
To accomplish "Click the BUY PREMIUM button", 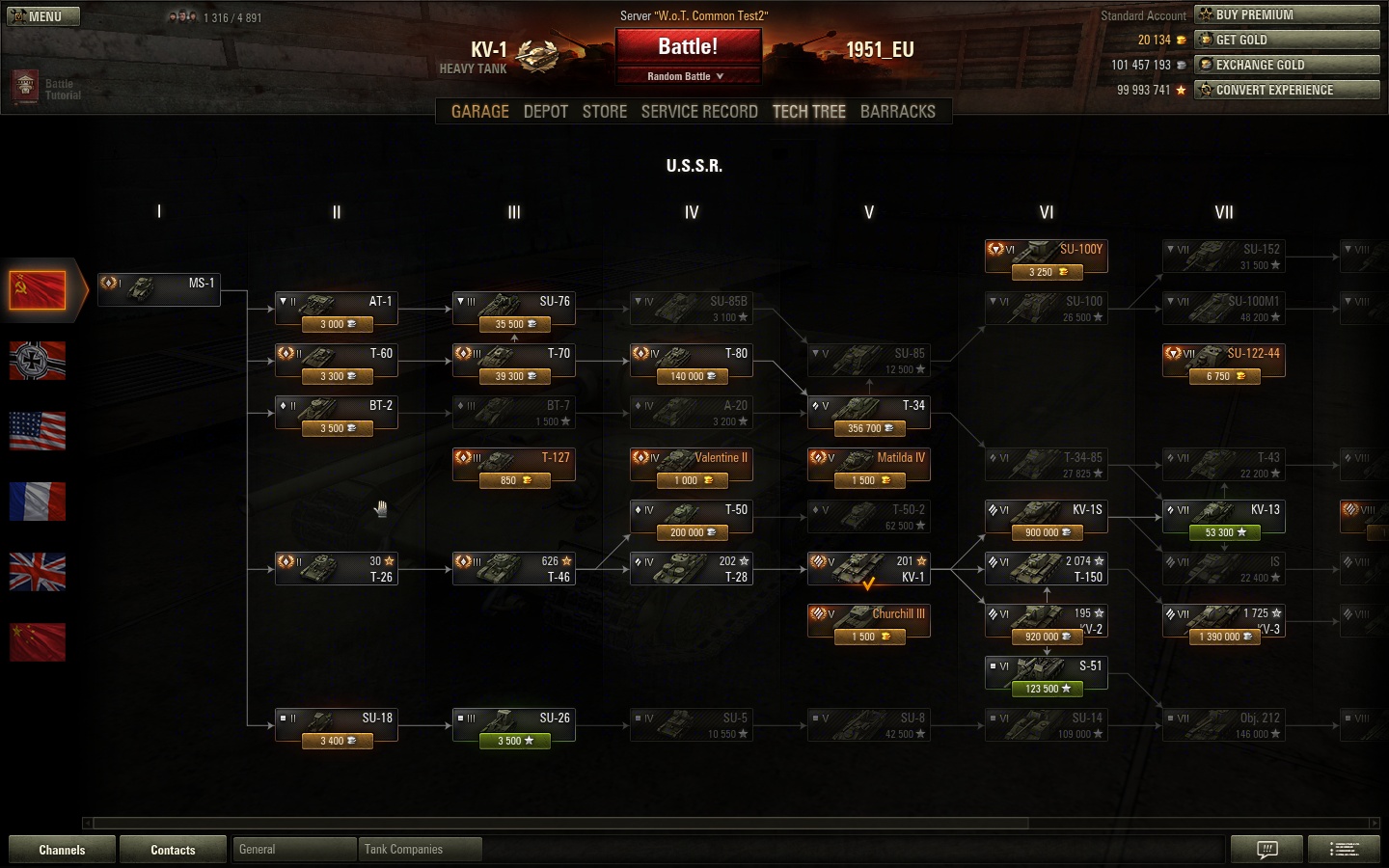I will [1287, 14].
